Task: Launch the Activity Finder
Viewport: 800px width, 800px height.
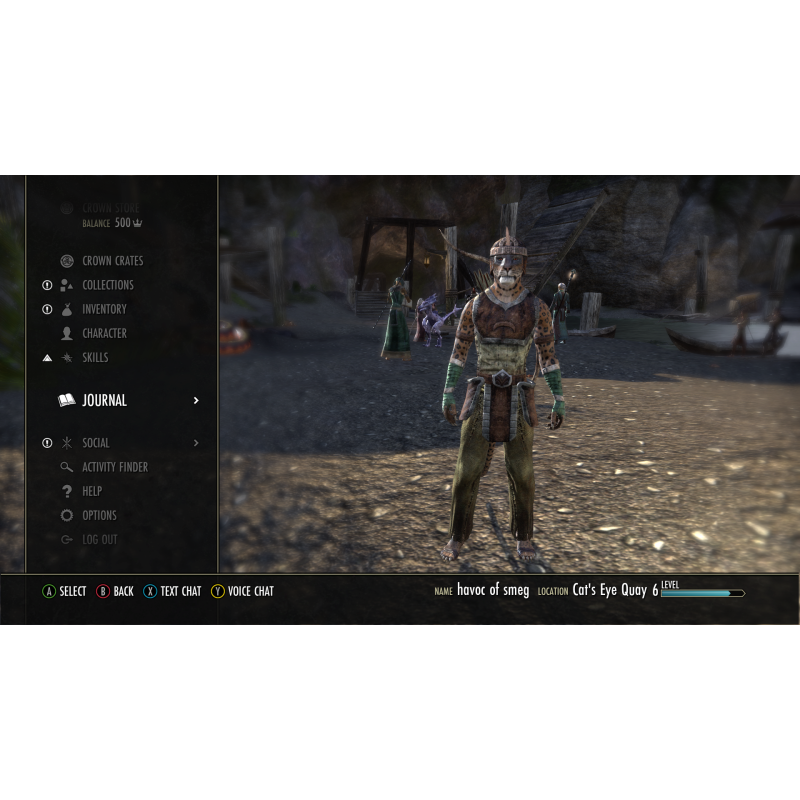Action: (114, 467)
